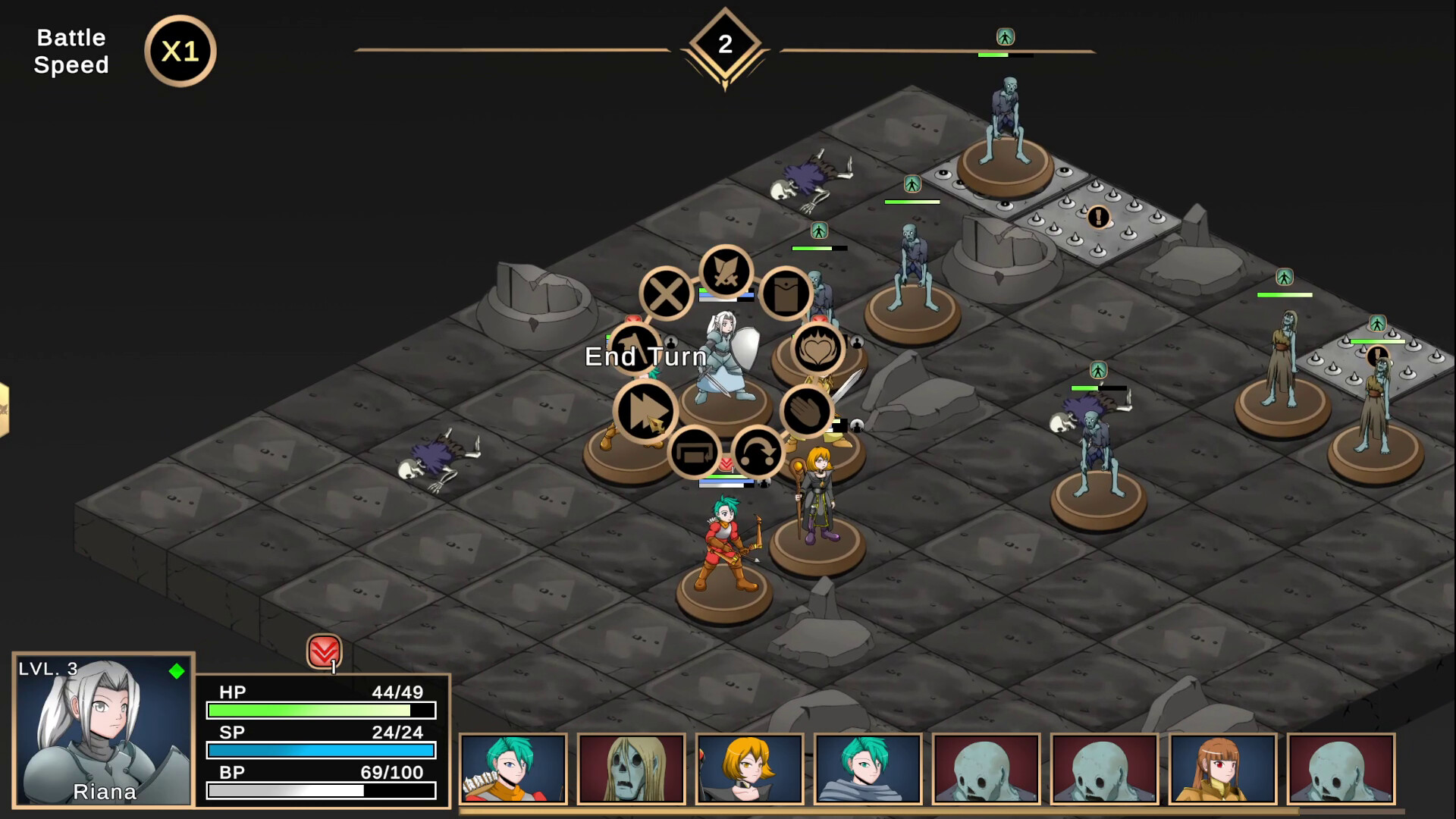Click the End Turn hammer icon

635,347
